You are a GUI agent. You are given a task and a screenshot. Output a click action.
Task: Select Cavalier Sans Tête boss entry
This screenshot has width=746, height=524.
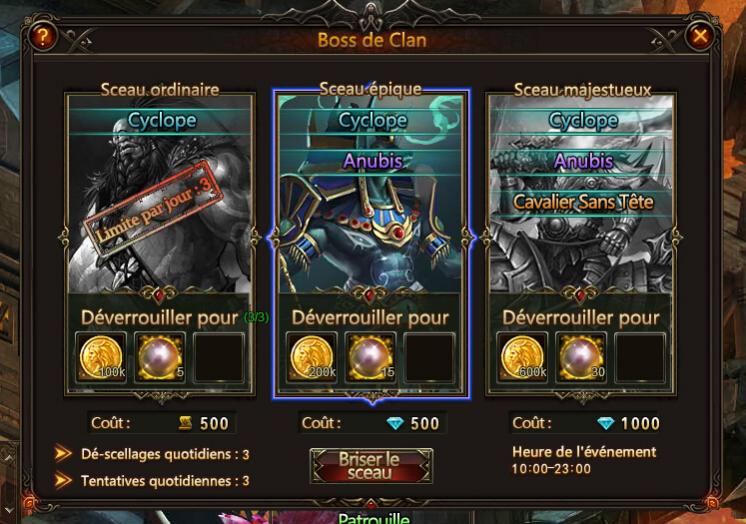[x=582, y=202]
